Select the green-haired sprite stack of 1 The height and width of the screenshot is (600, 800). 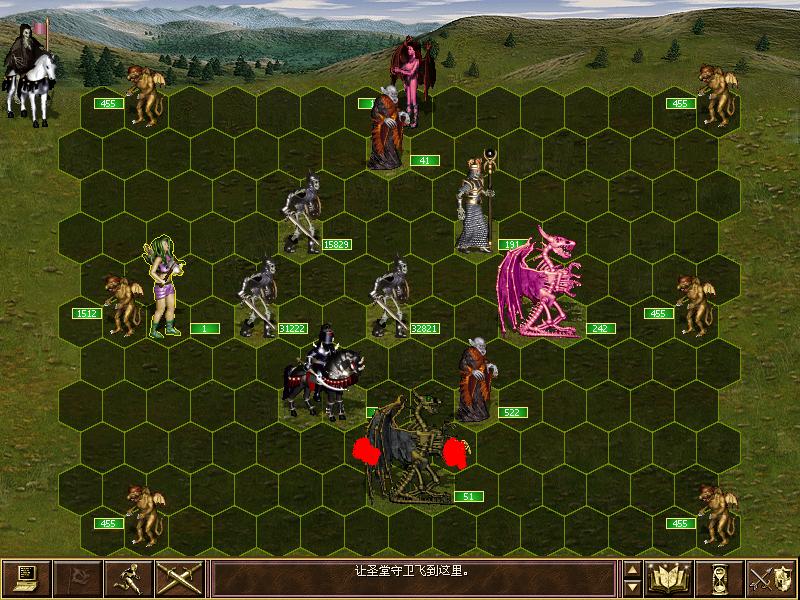(163, 287)
